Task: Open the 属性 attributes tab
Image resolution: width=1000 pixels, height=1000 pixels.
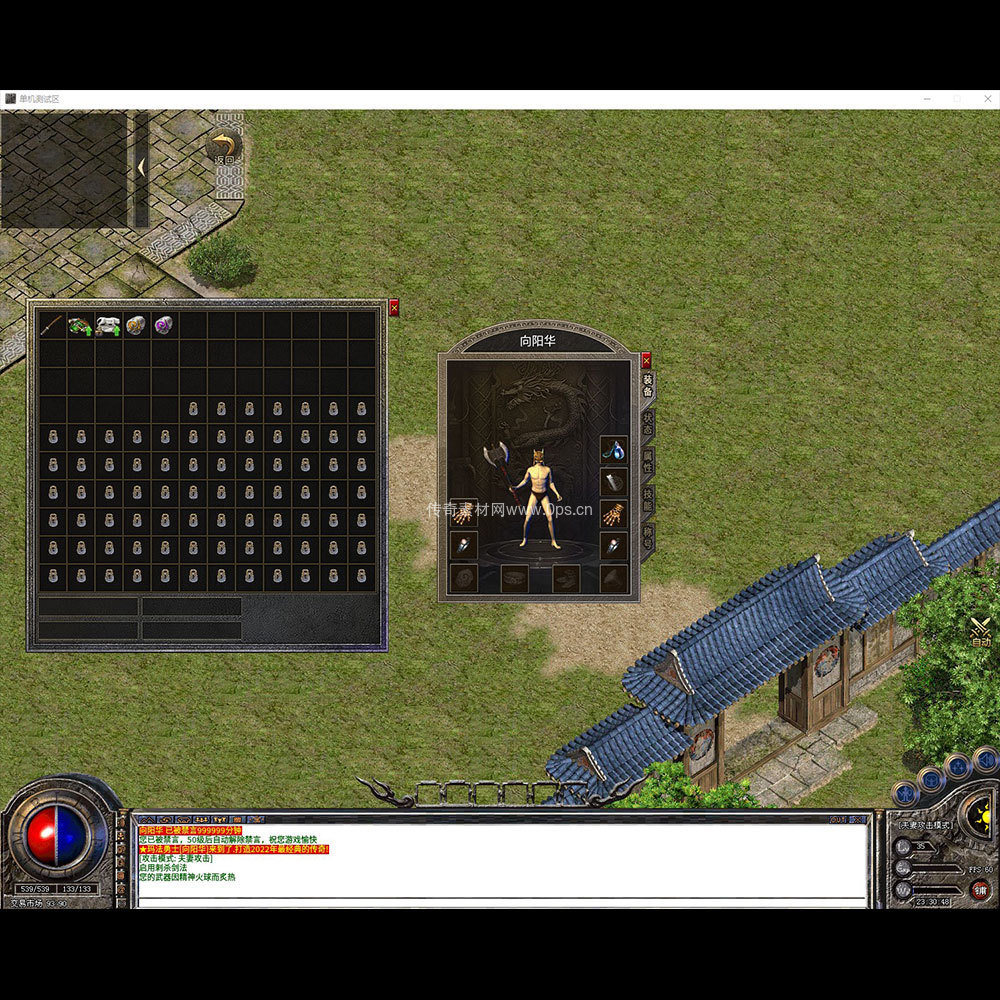Action: 647,460
